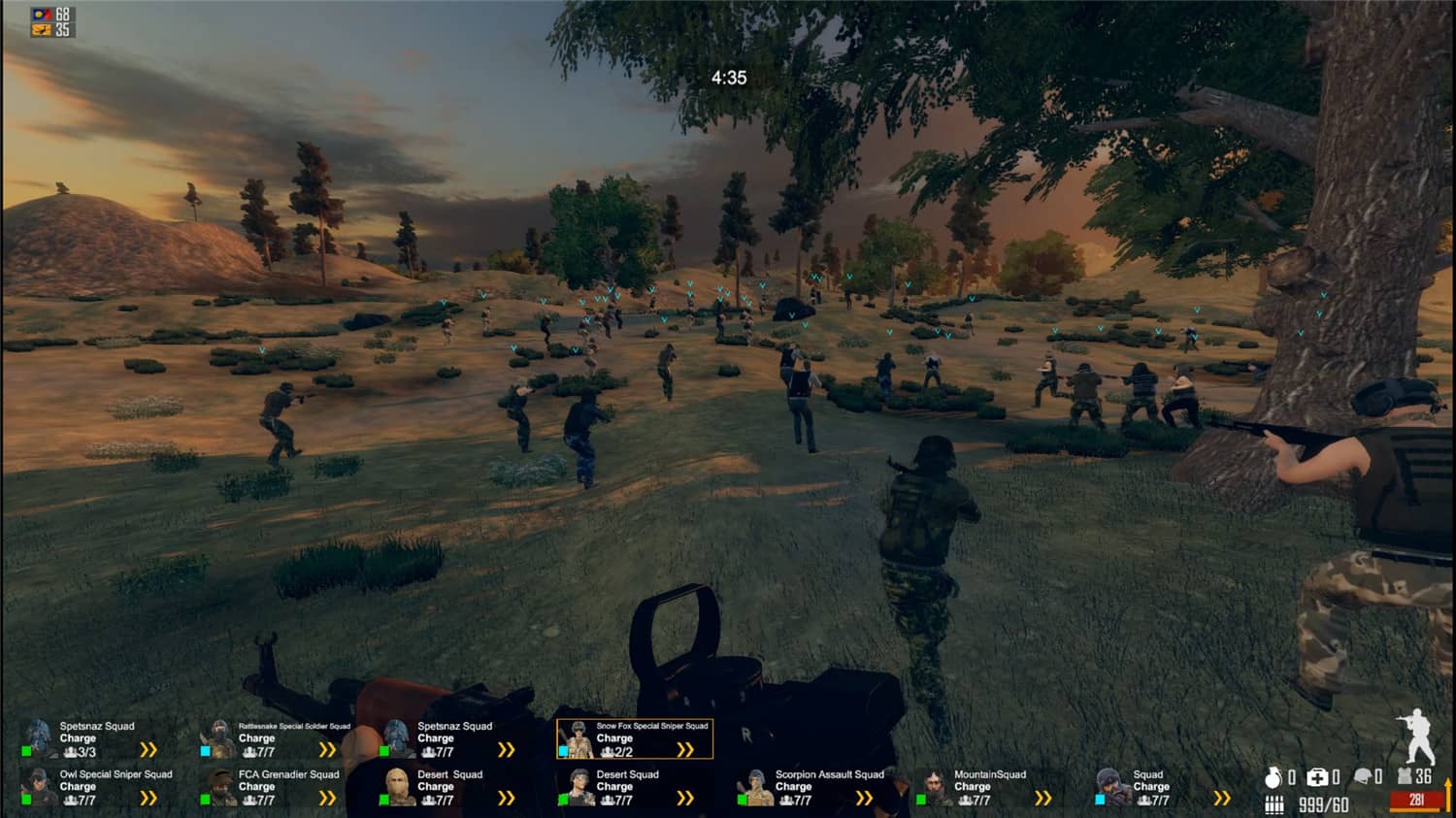Screen dimensions: 1456x818
Task: Click the grenade icon in the inventory bar
Action: [1272, 777]
